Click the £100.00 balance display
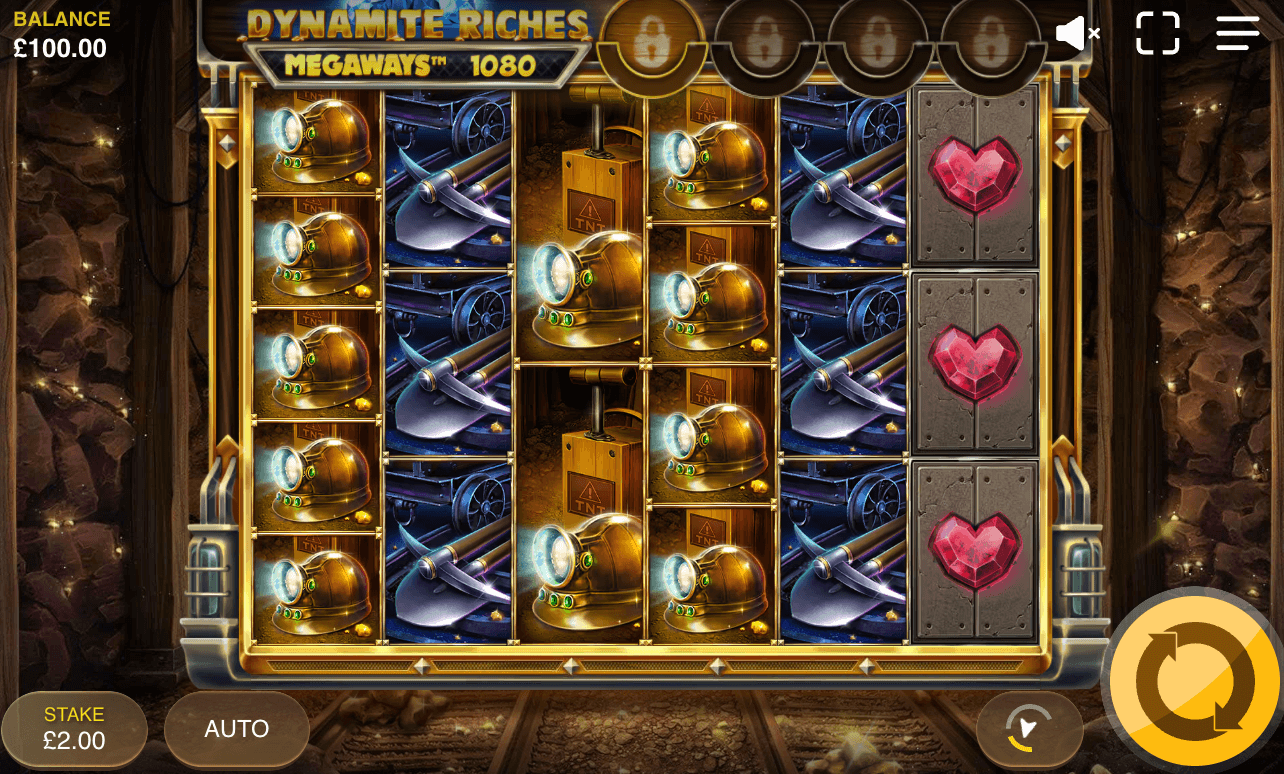Viewport: 1284px width, 774px height. [61, 47]
